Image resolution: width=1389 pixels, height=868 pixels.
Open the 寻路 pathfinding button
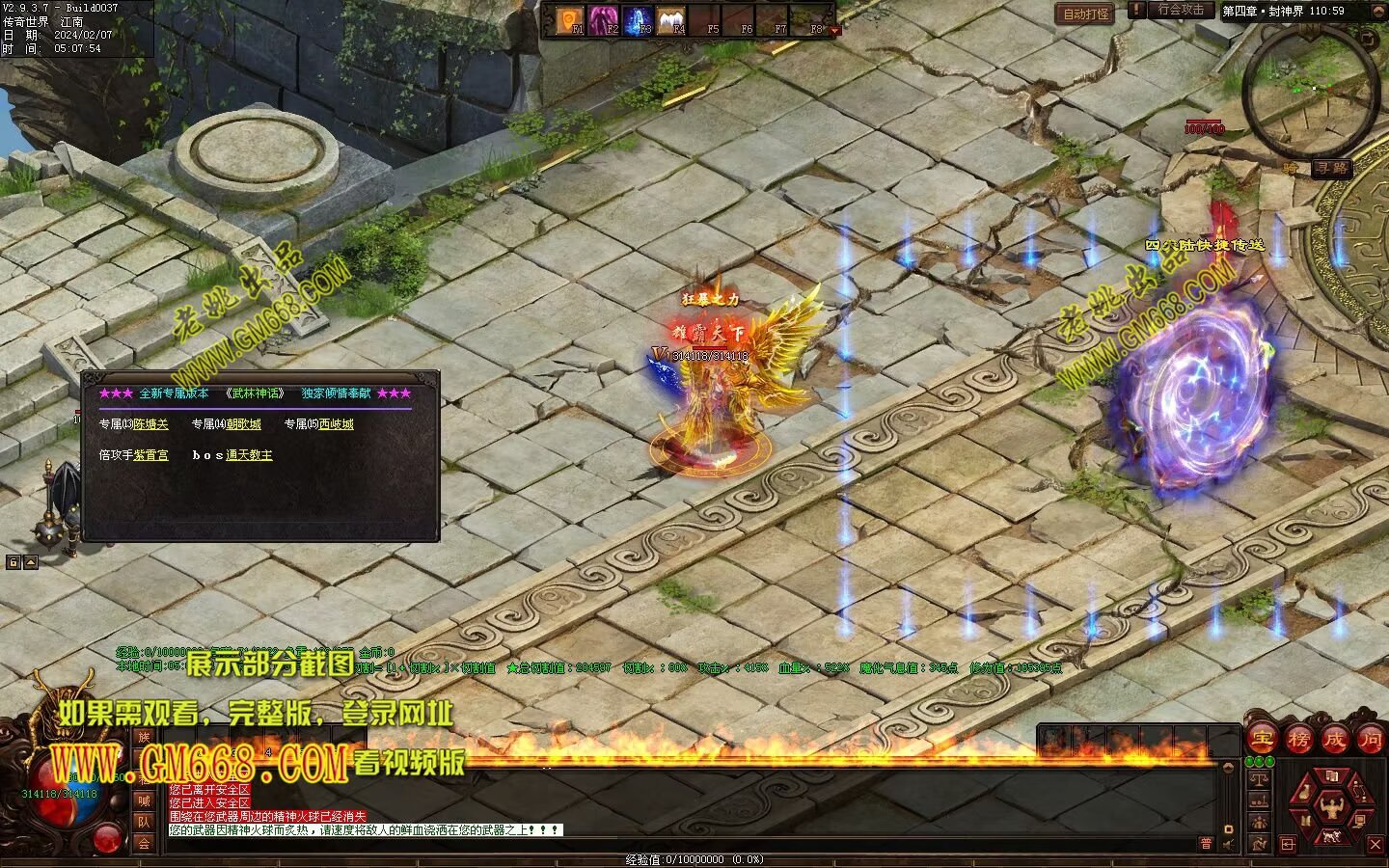[1331, 168]
